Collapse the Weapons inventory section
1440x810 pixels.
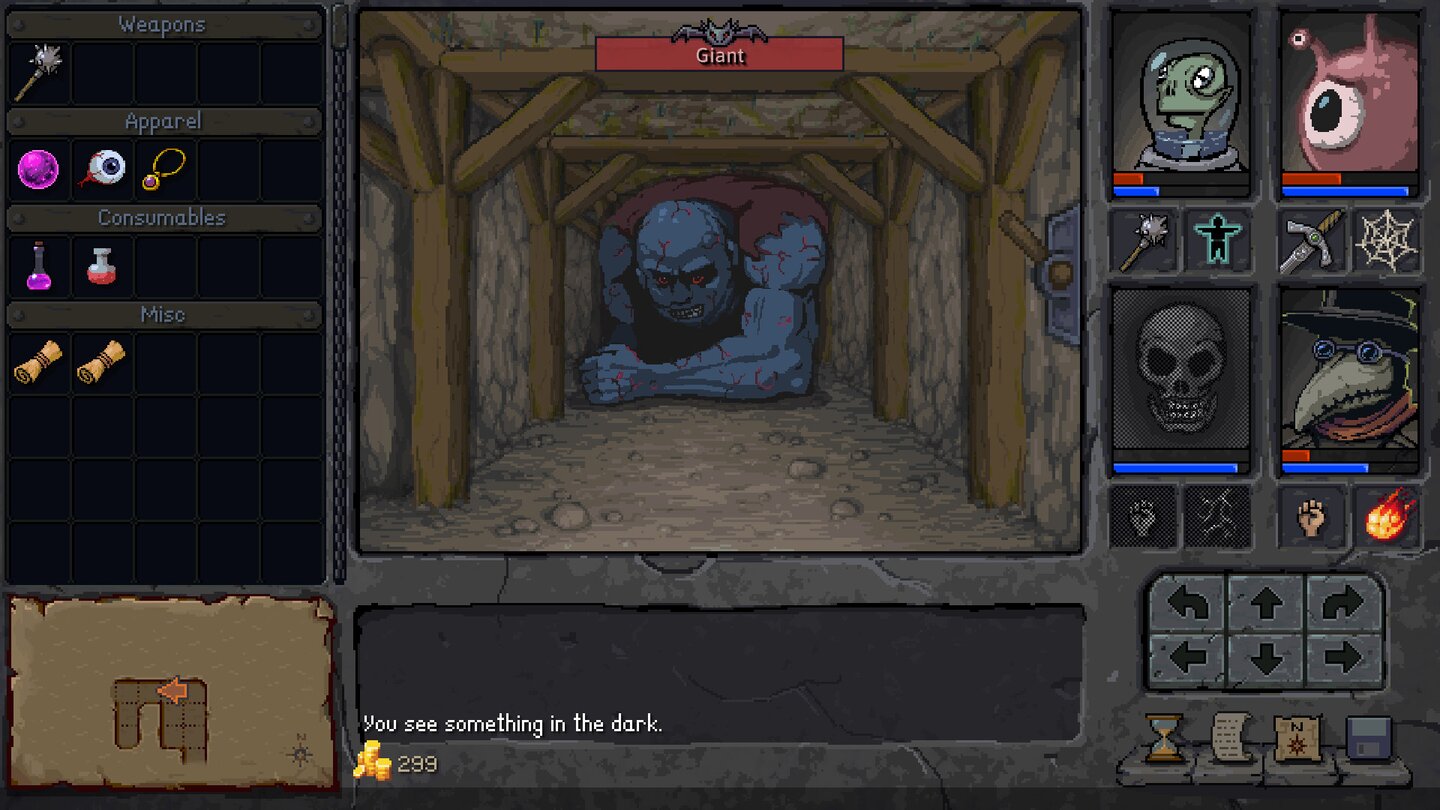[x=164, y=23]
